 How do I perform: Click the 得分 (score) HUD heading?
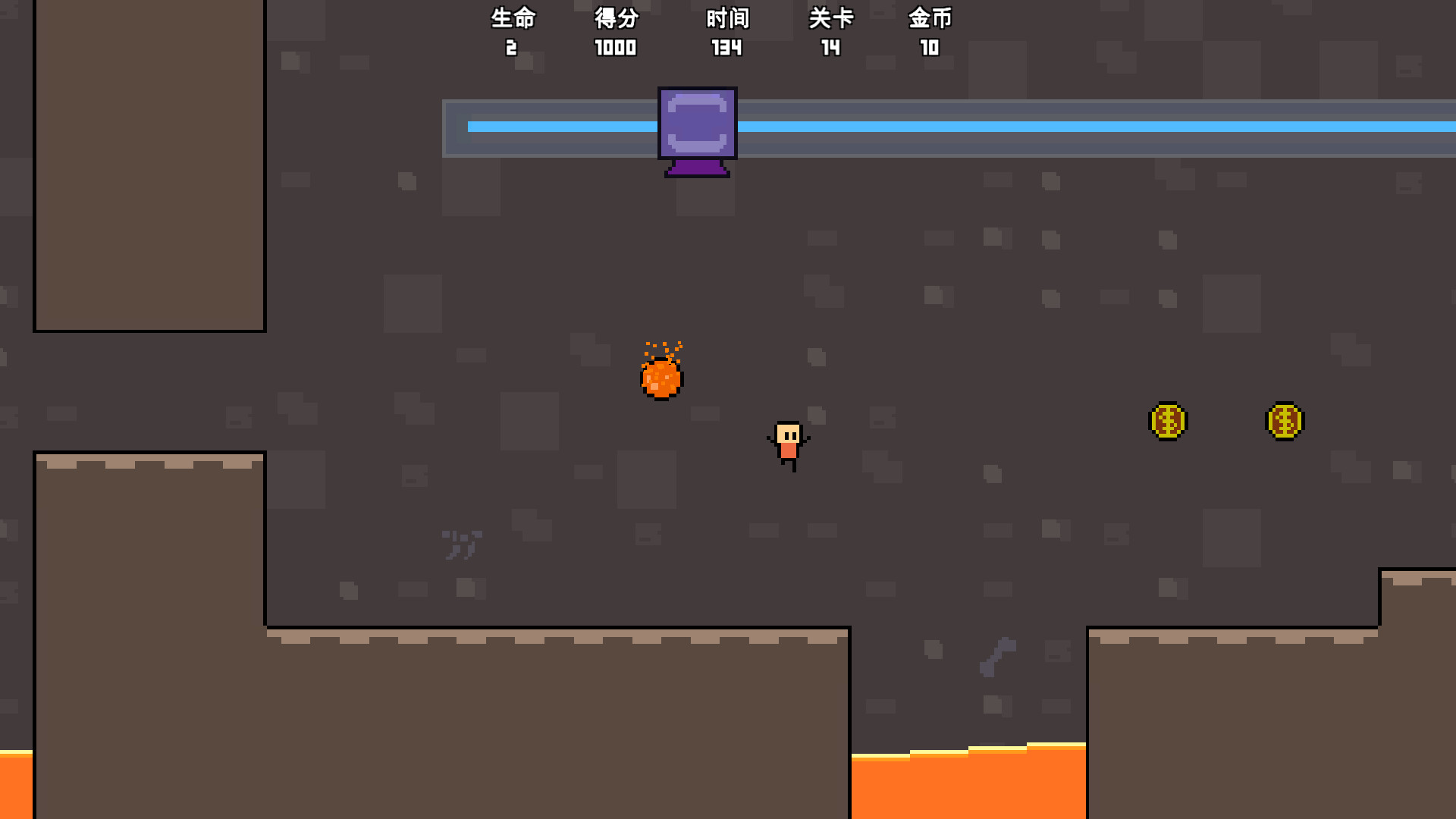616,19
